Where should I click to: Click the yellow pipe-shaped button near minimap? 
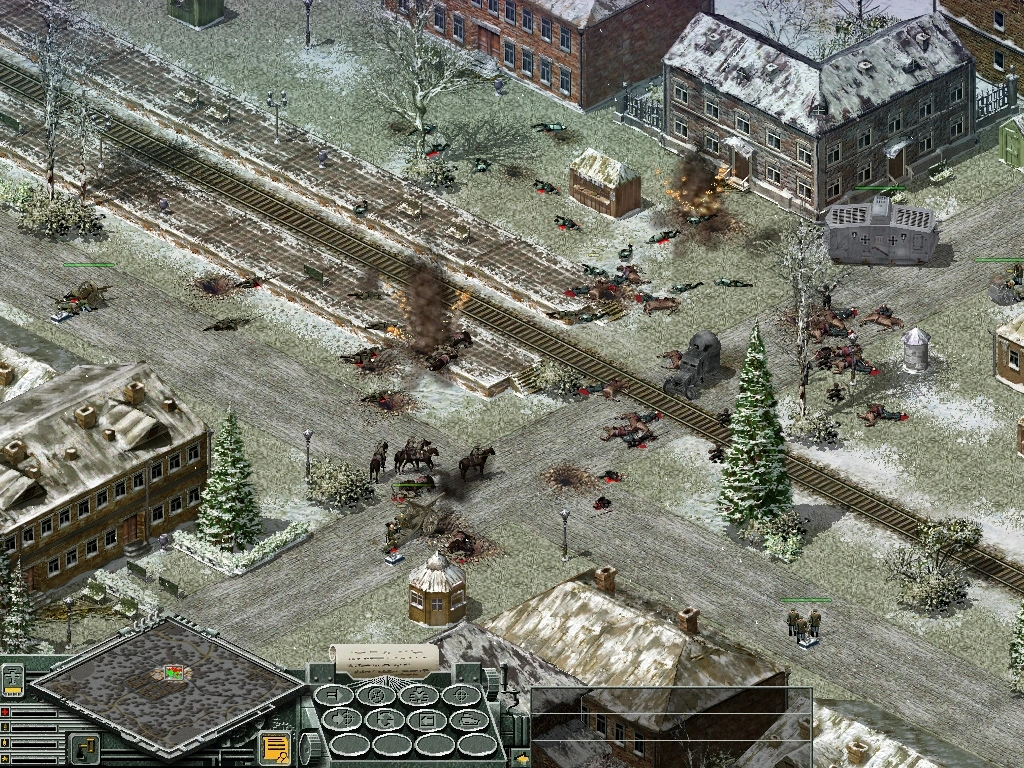point(84,747)
